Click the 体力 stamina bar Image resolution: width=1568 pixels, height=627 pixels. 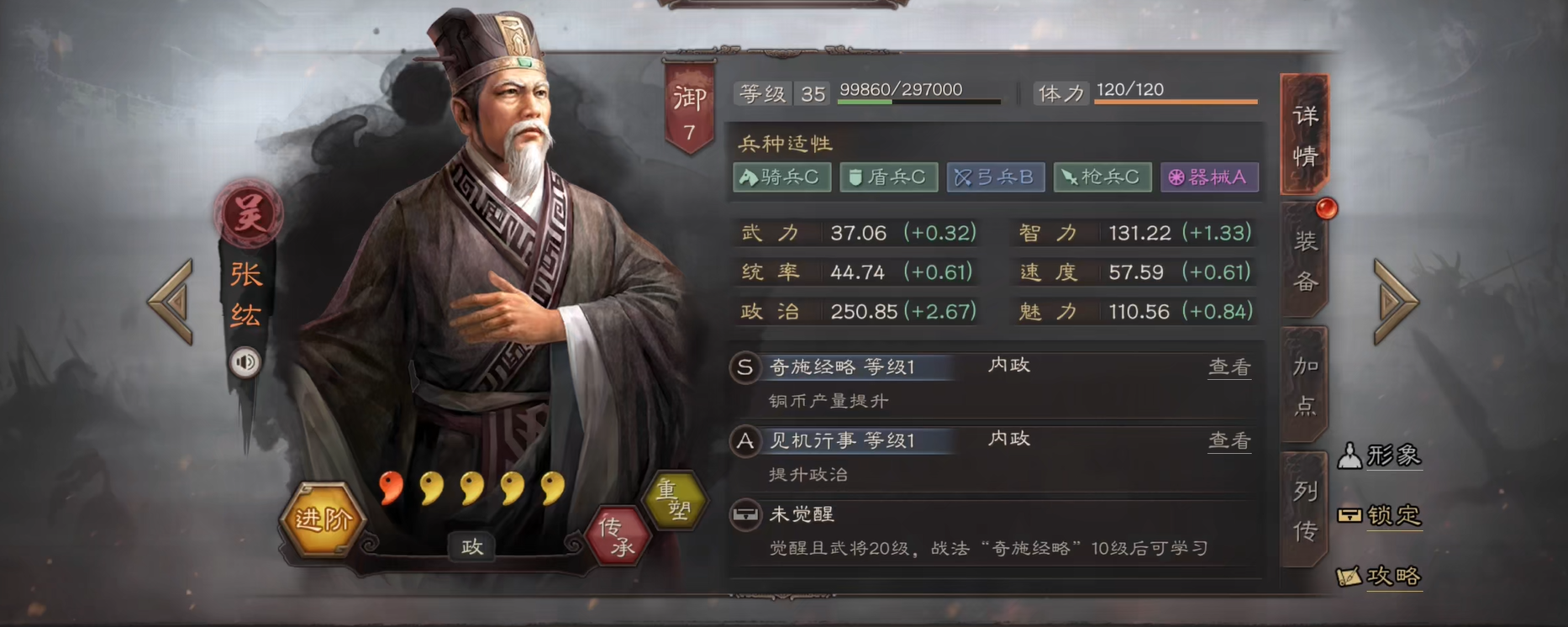(1175, 94)
